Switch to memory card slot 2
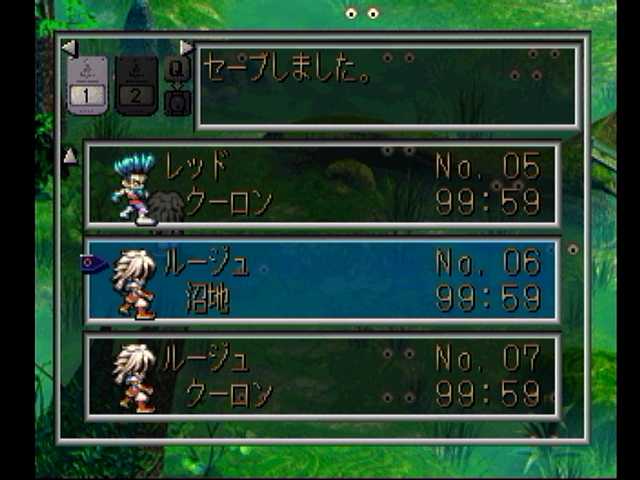640x480 pixels. [x=137, y=85]
